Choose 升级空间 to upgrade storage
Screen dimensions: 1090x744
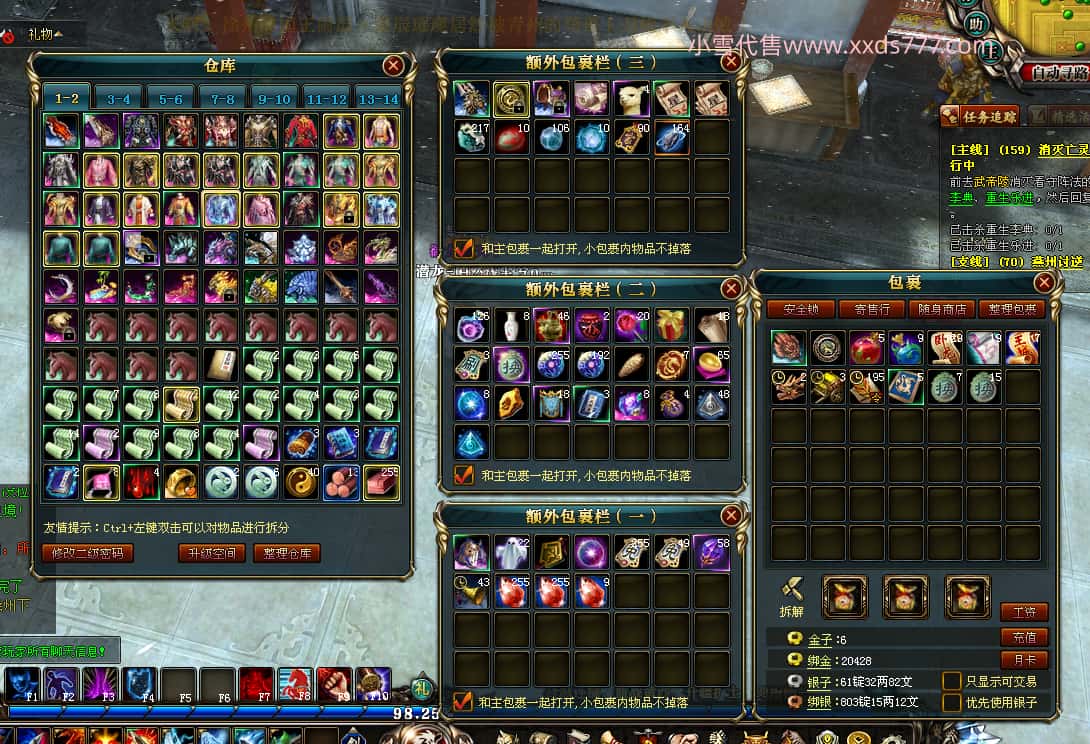211,553
